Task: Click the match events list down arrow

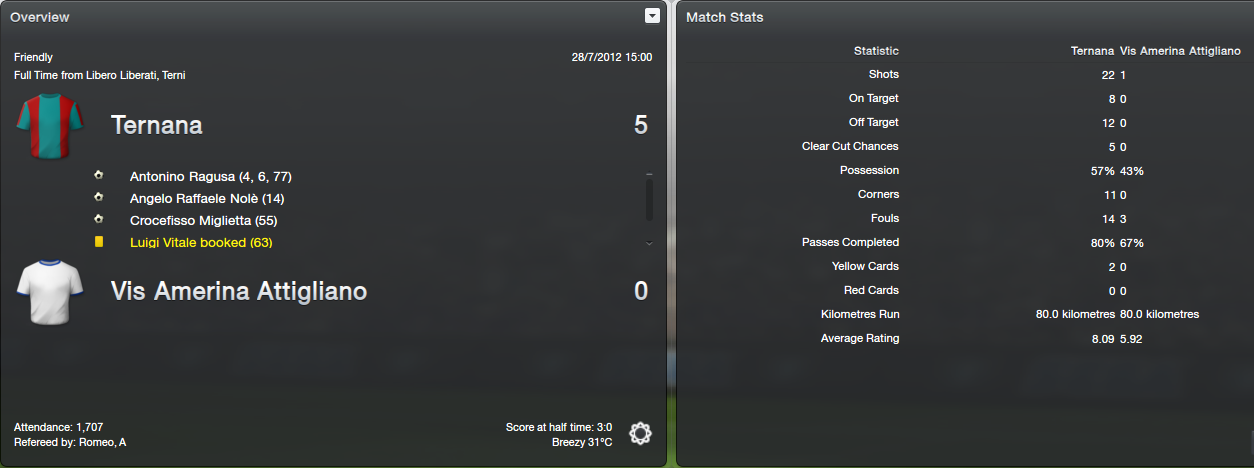Action: 649,243
